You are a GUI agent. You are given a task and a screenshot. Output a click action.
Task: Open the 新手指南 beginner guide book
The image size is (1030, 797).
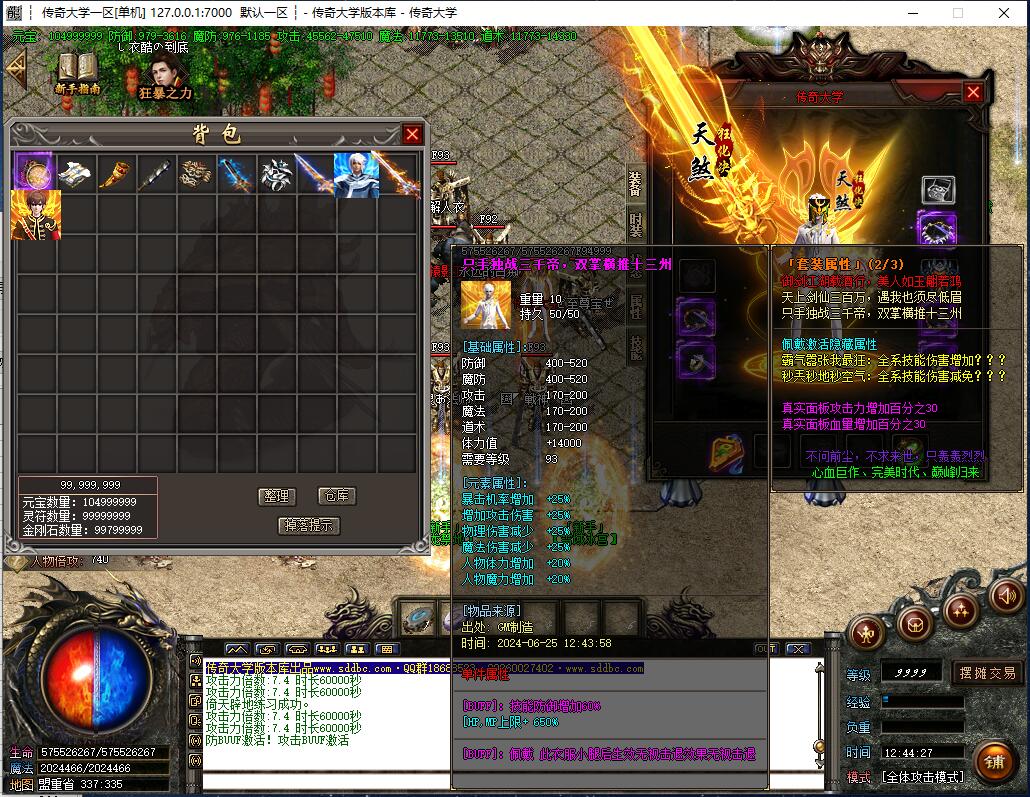[77, 70]
